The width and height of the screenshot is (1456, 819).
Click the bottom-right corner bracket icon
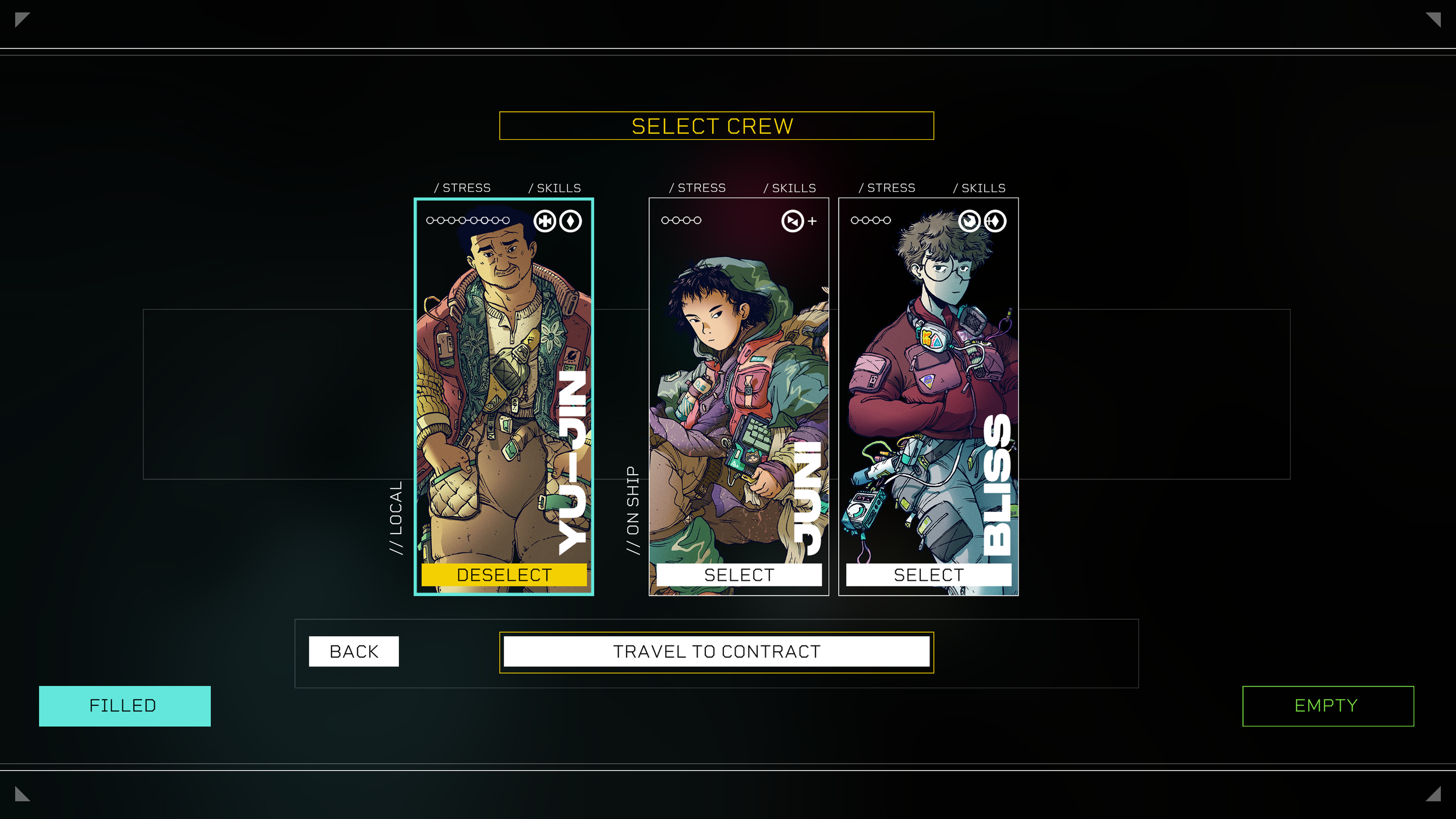[x=1435, y=795]
